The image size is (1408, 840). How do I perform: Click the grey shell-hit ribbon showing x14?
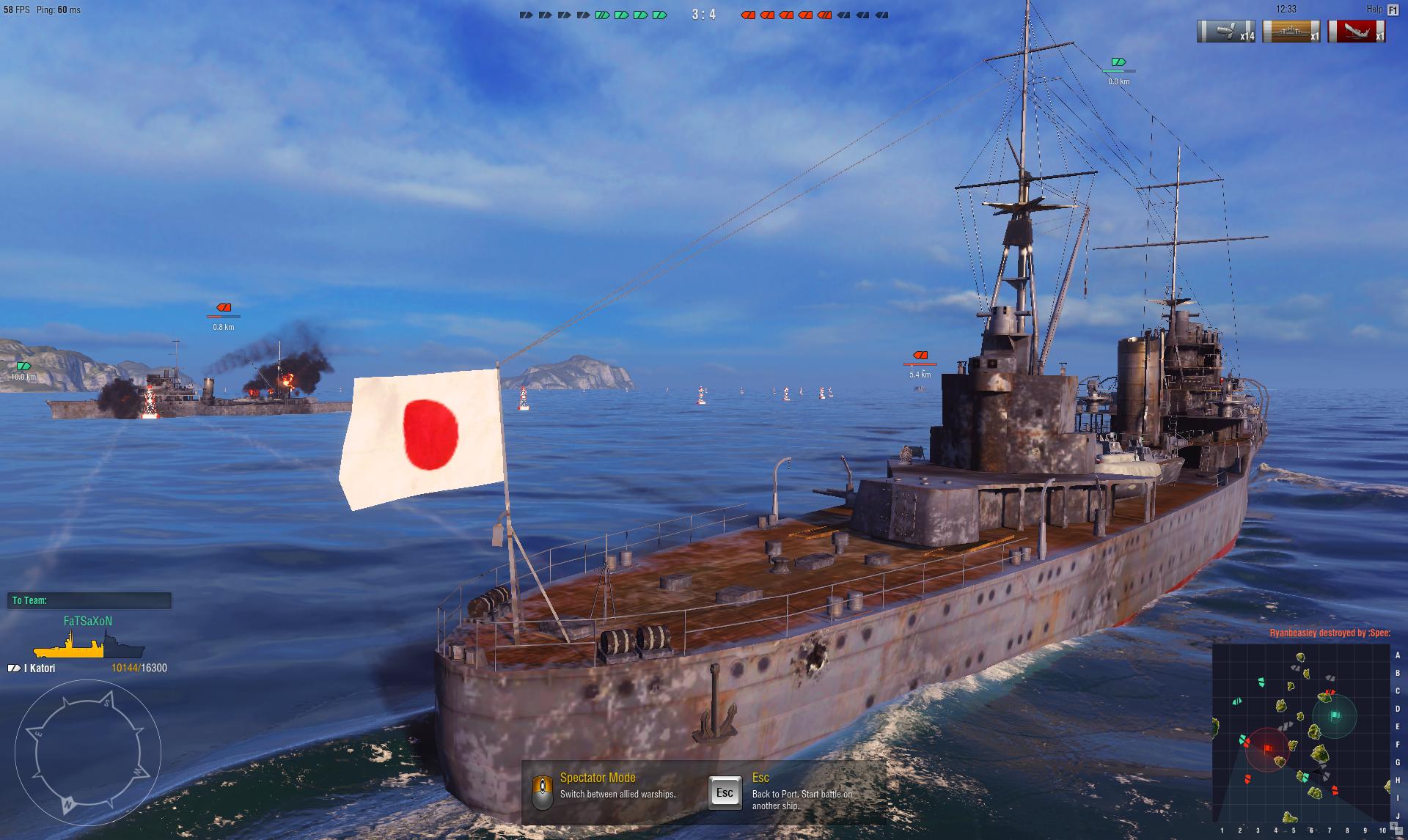click(1226, 32)
